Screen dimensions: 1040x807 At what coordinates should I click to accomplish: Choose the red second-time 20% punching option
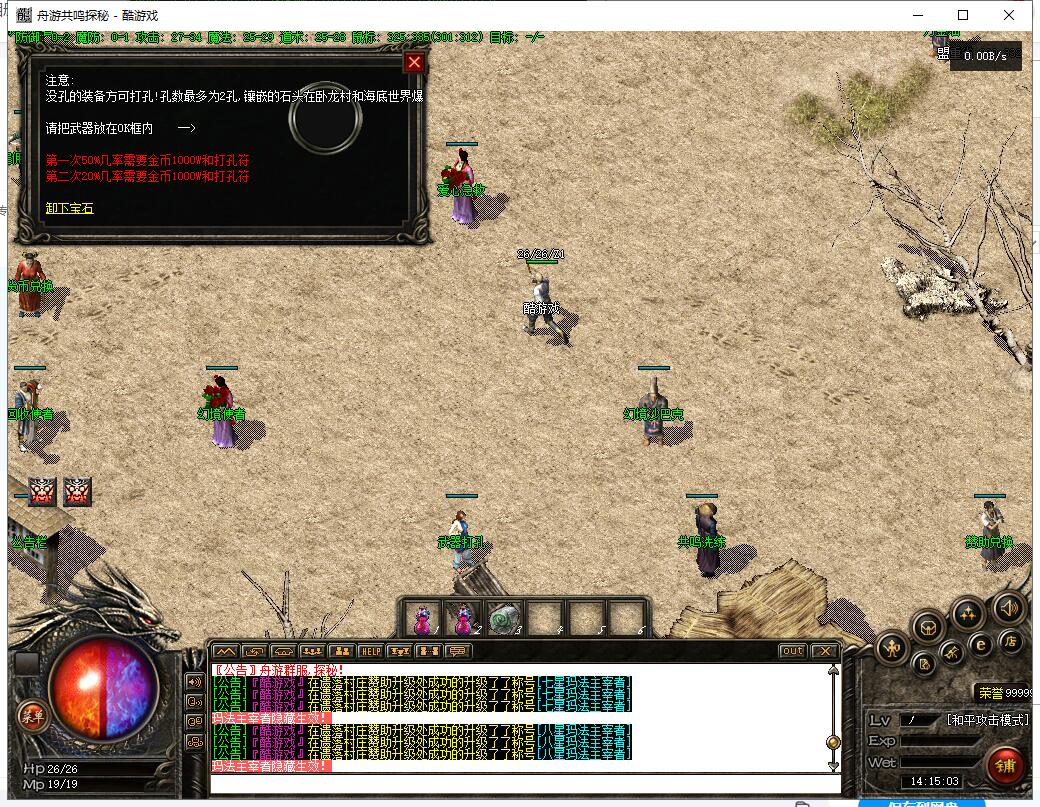[x=147, y=176]
